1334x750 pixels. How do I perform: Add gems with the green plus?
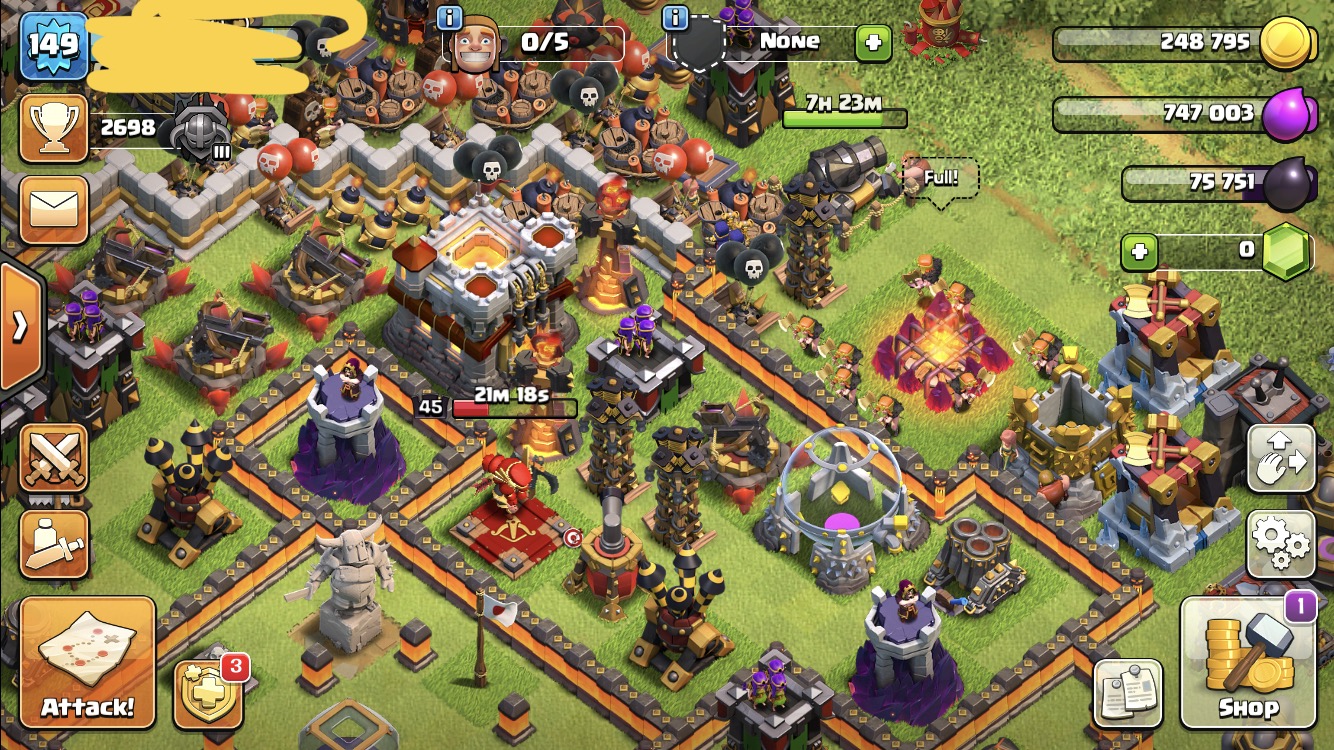[1139, 252]
